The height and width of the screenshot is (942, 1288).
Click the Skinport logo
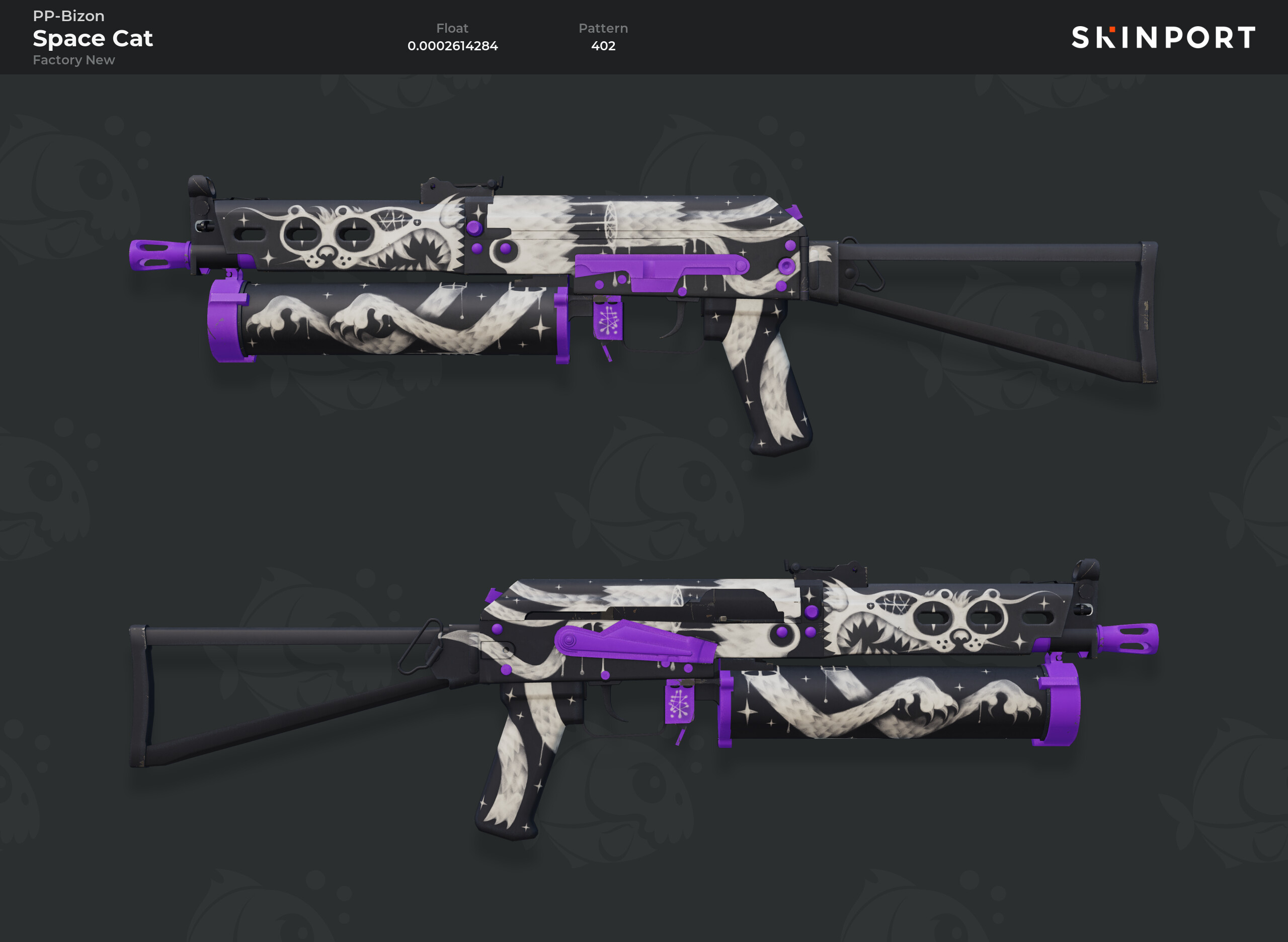[x=1163, y=38]
